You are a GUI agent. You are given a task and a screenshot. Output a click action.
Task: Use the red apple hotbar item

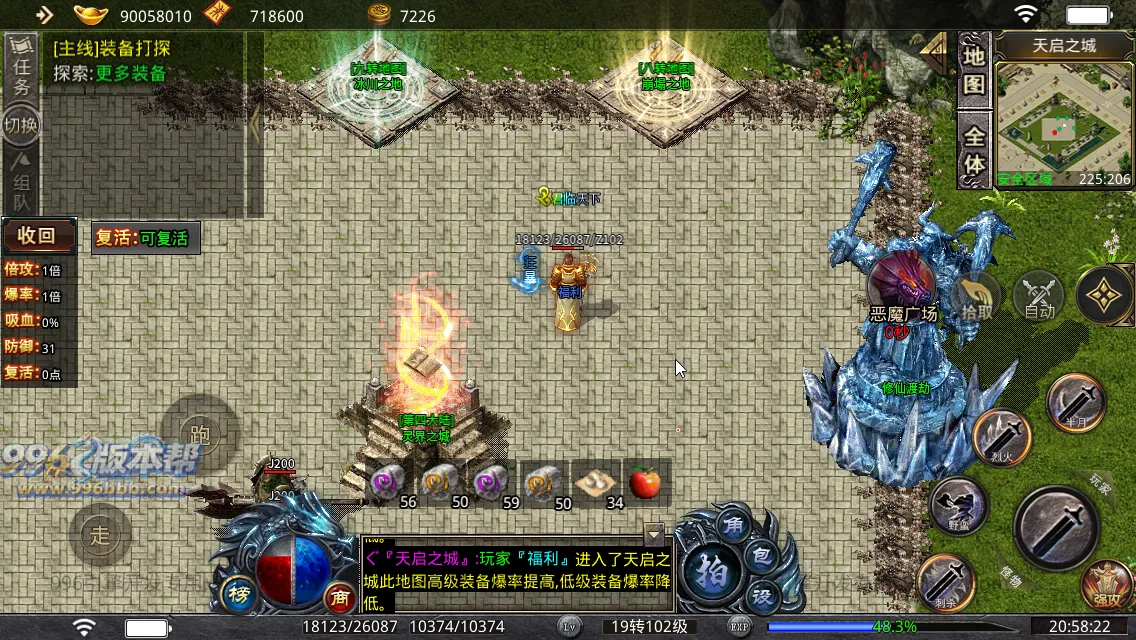click(646, 484)
